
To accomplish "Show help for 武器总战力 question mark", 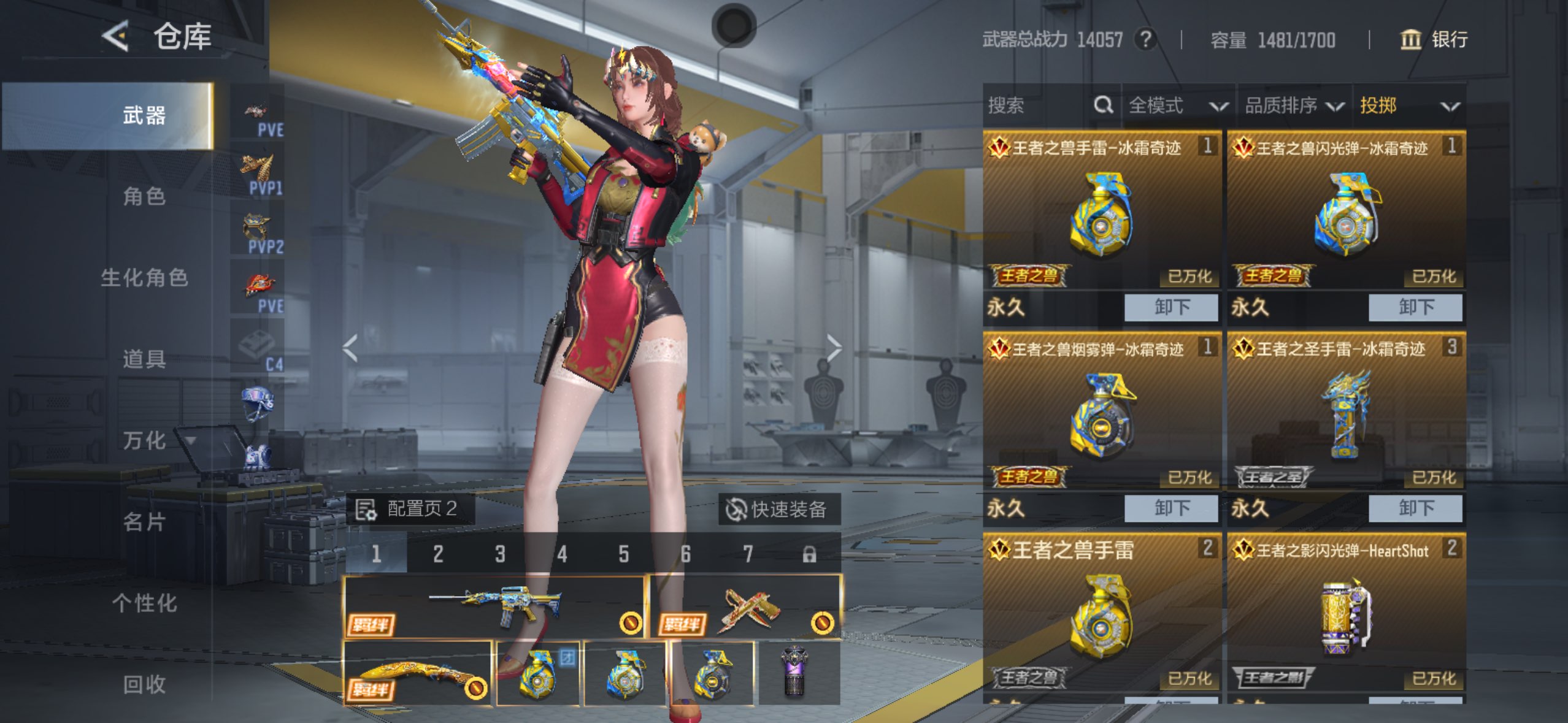I will [1144, 40].
